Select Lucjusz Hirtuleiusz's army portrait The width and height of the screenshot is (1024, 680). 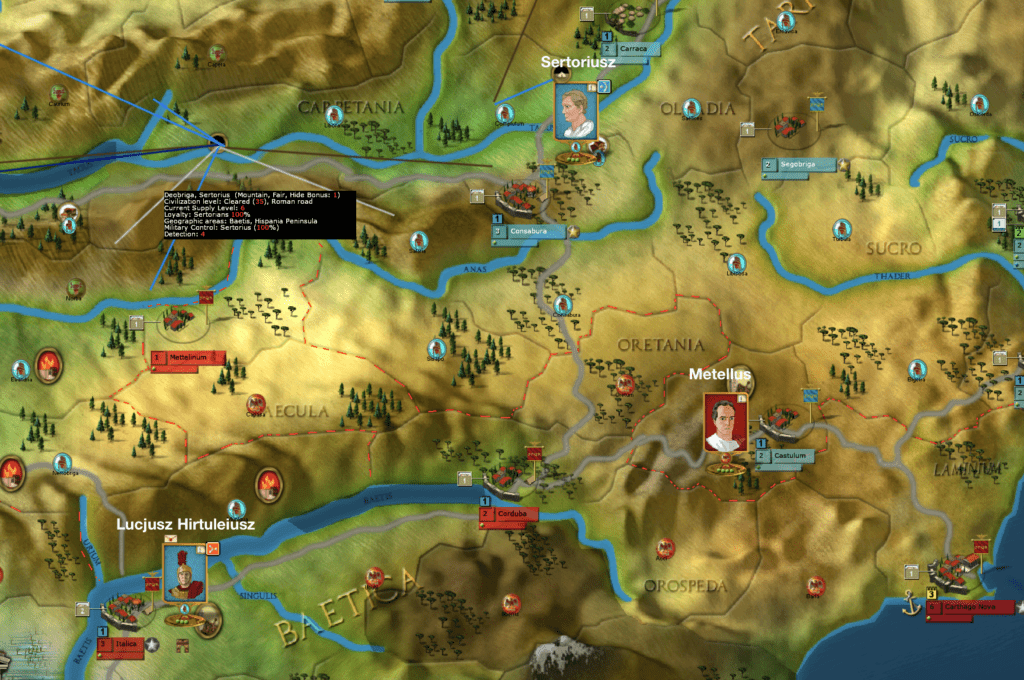coord(184,574)
